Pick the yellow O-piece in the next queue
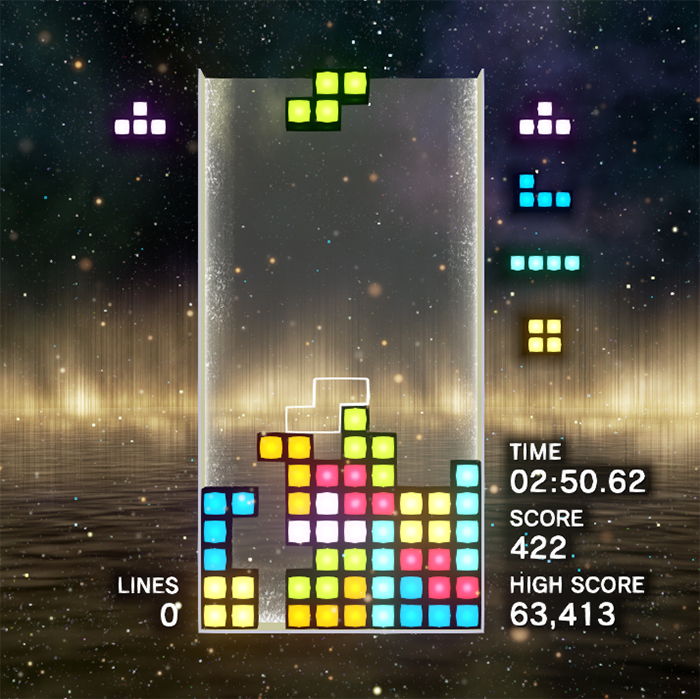Image resolution: width=700 pixels, height=699 pixels. coord(544,335)
